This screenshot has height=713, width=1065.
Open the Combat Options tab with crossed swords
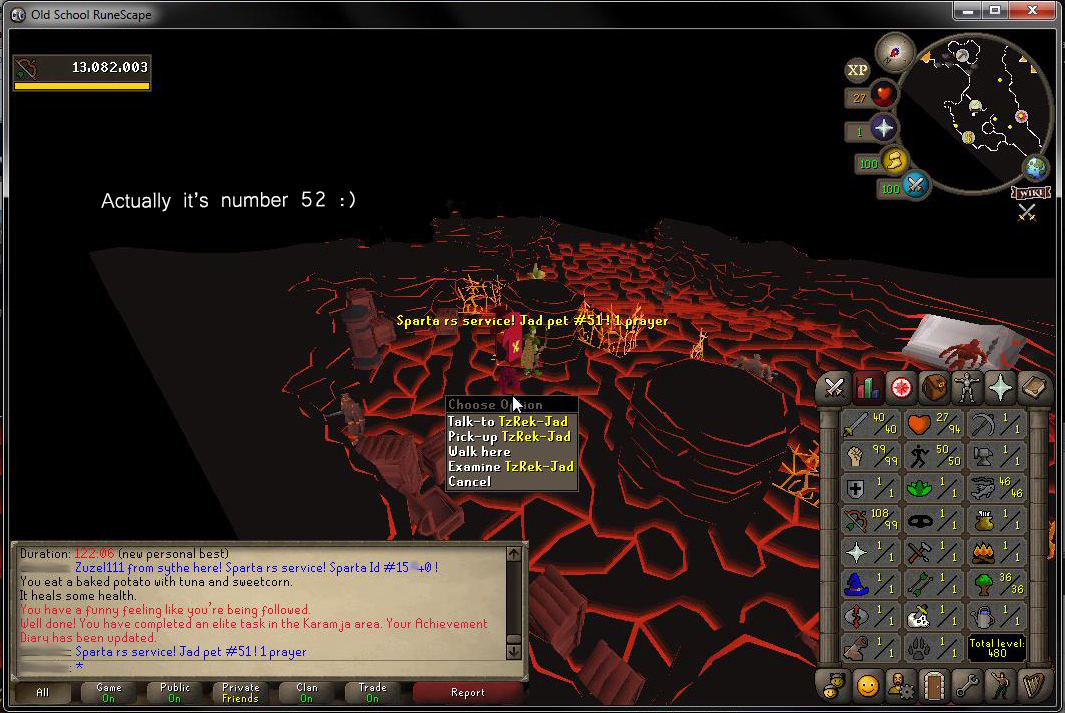(836, 387)
